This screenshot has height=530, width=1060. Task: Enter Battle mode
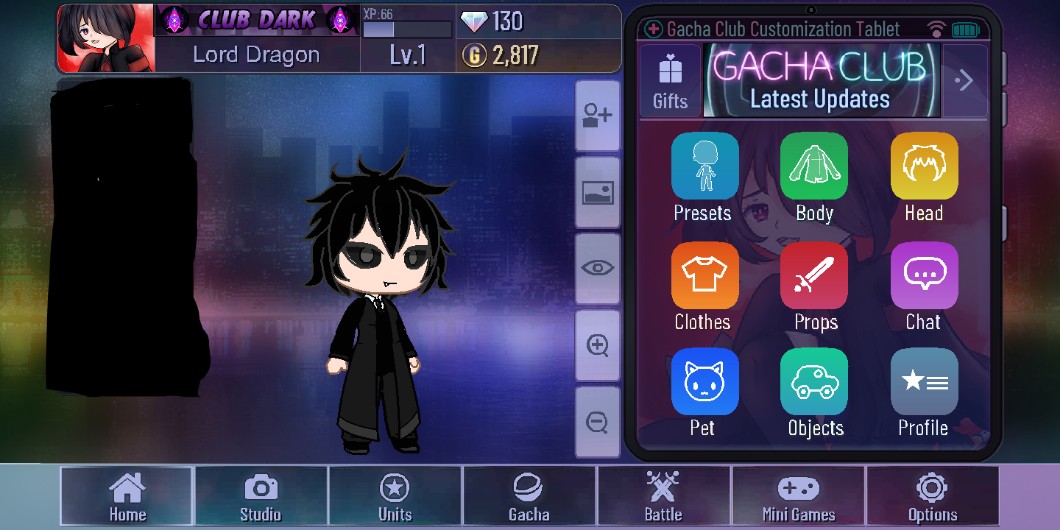pyautogui.click(x=663, y=497)
